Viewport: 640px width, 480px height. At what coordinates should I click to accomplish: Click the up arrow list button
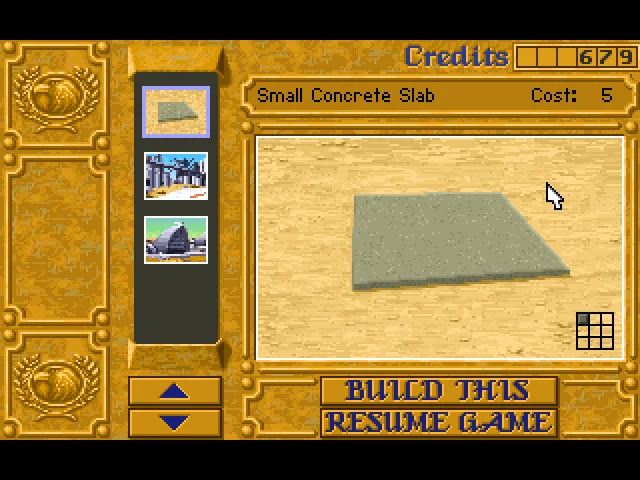click(175, 391)
